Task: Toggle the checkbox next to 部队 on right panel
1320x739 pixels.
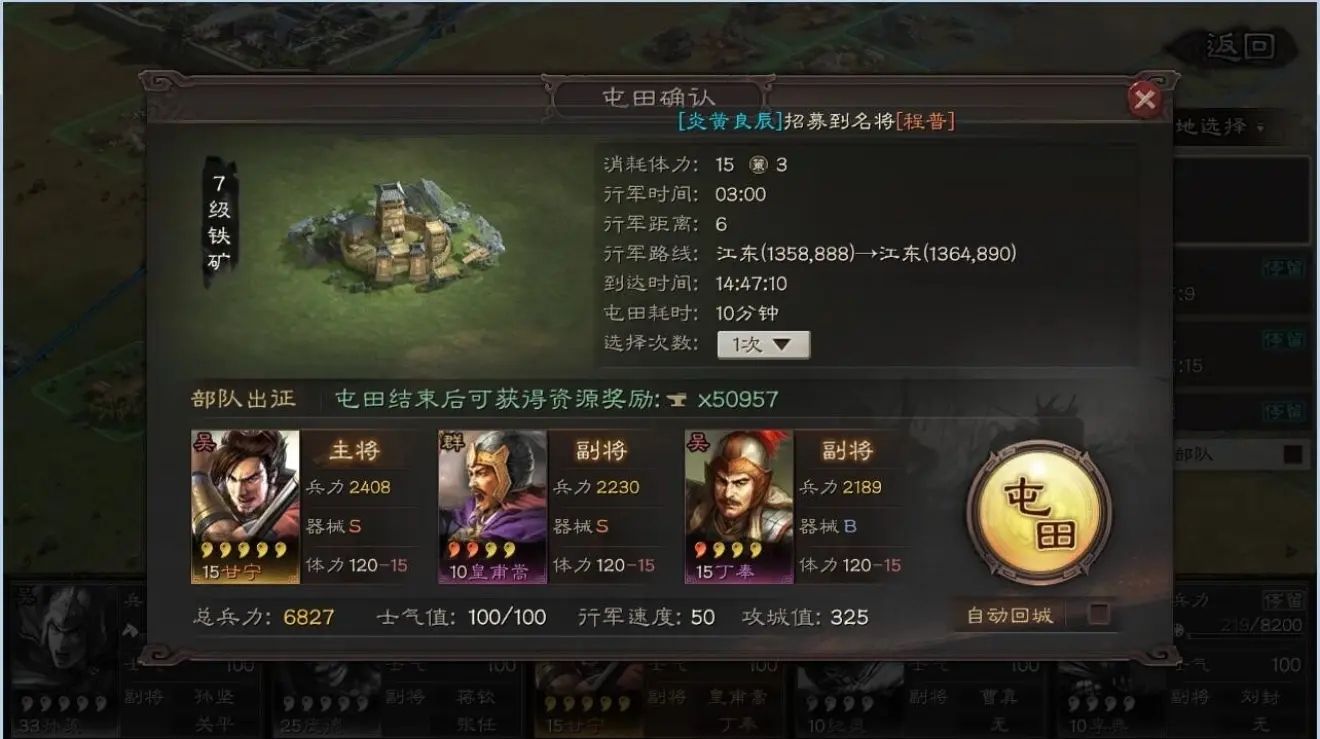Action: (1292, 452)
